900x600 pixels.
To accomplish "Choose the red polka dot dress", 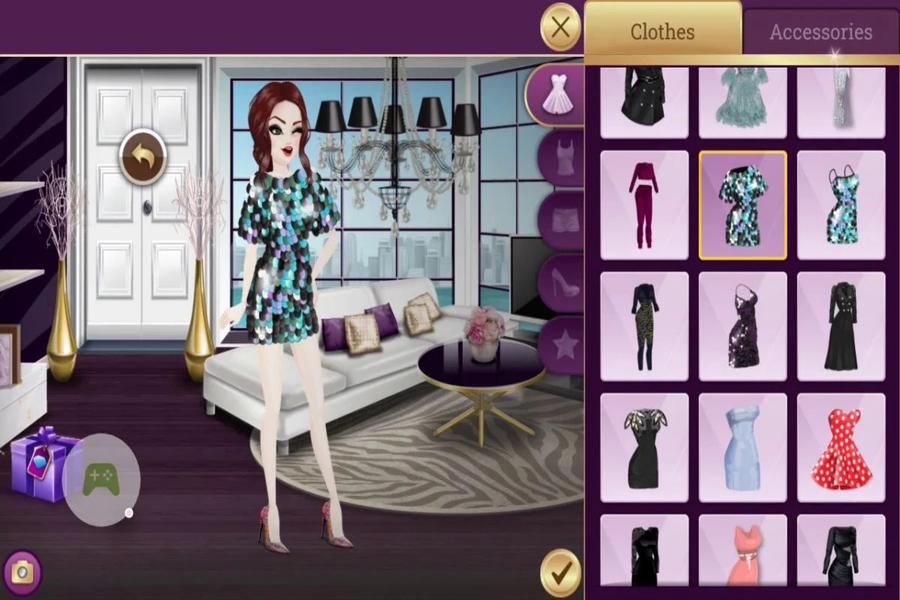I will coord(841,447).
